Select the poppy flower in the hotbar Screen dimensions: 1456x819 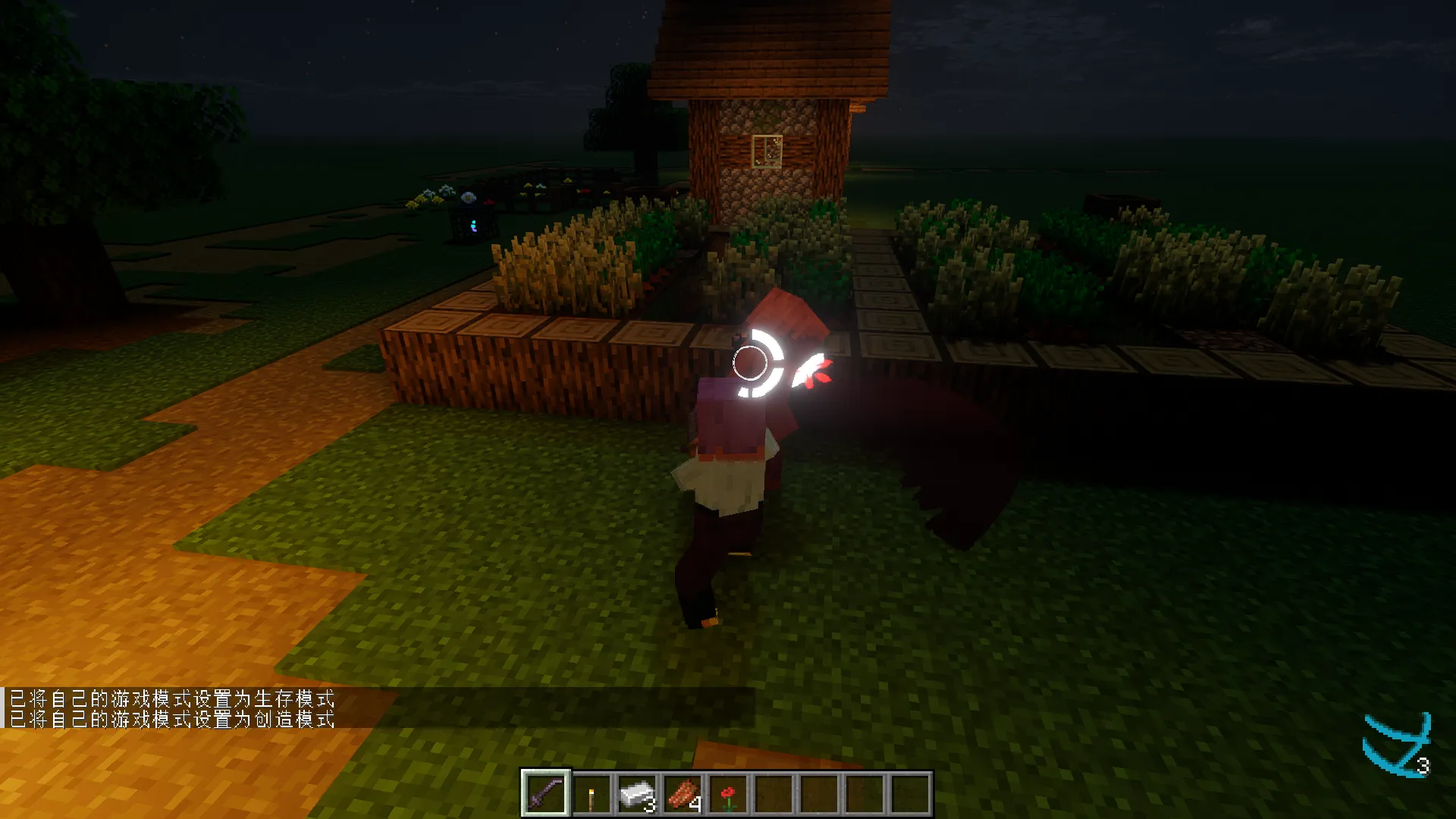[x=726, y=792]
